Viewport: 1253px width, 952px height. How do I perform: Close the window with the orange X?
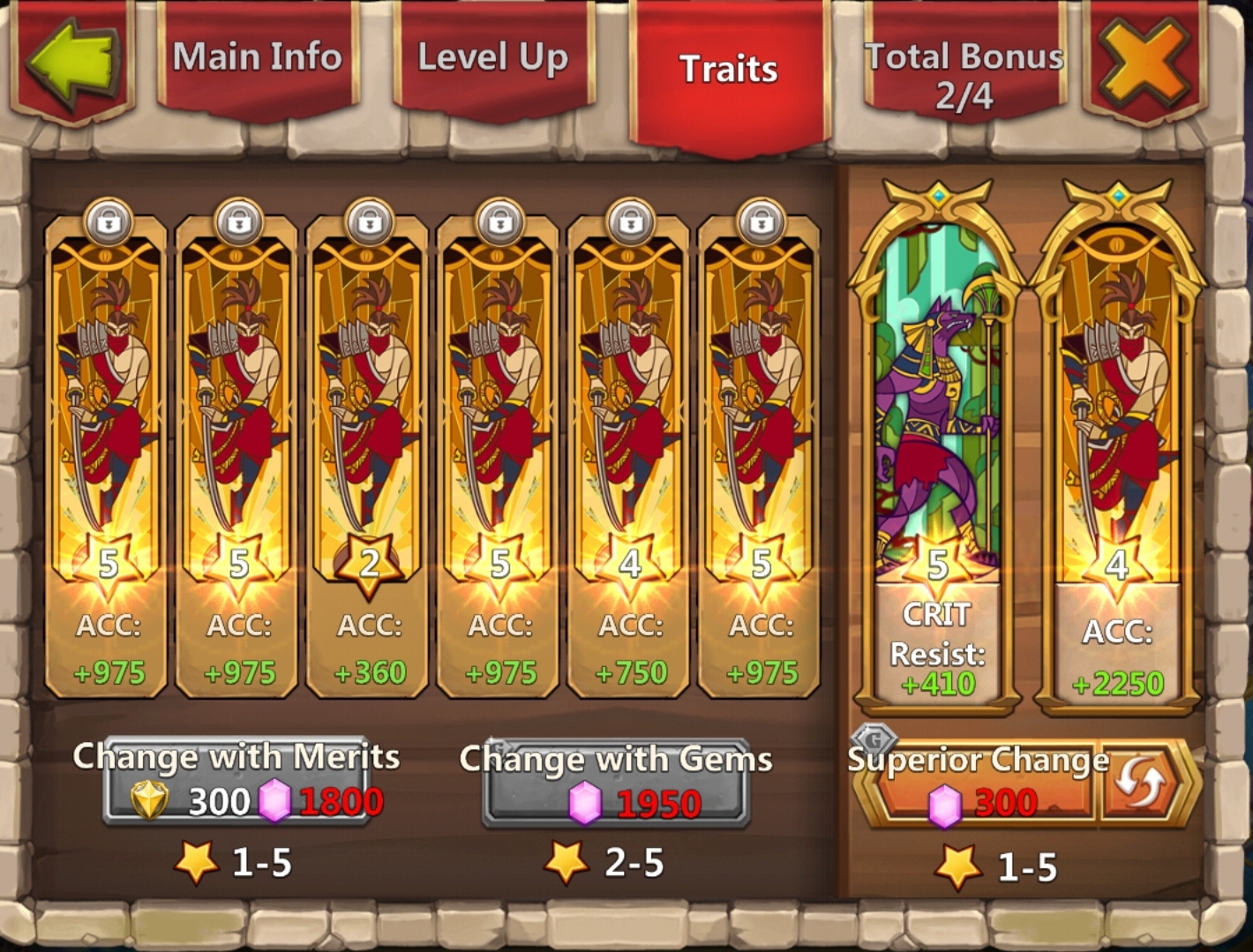tap(1144, 62)
